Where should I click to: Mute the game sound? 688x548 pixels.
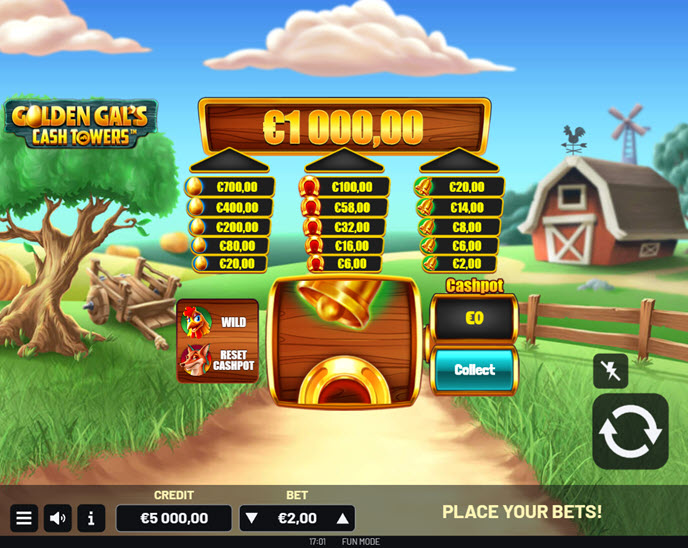(x=58, y=518)
